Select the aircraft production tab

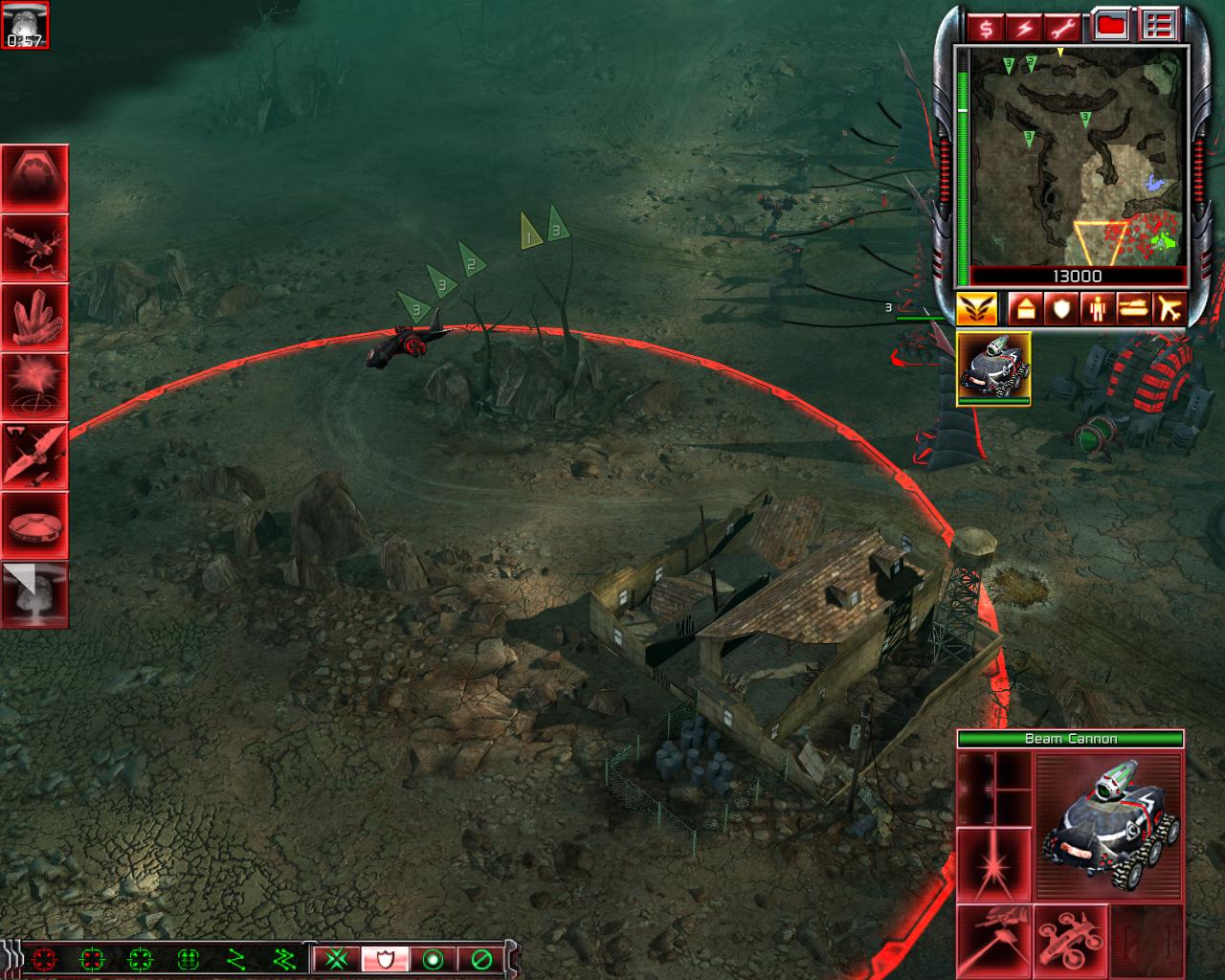click(x=1169, y=309)
